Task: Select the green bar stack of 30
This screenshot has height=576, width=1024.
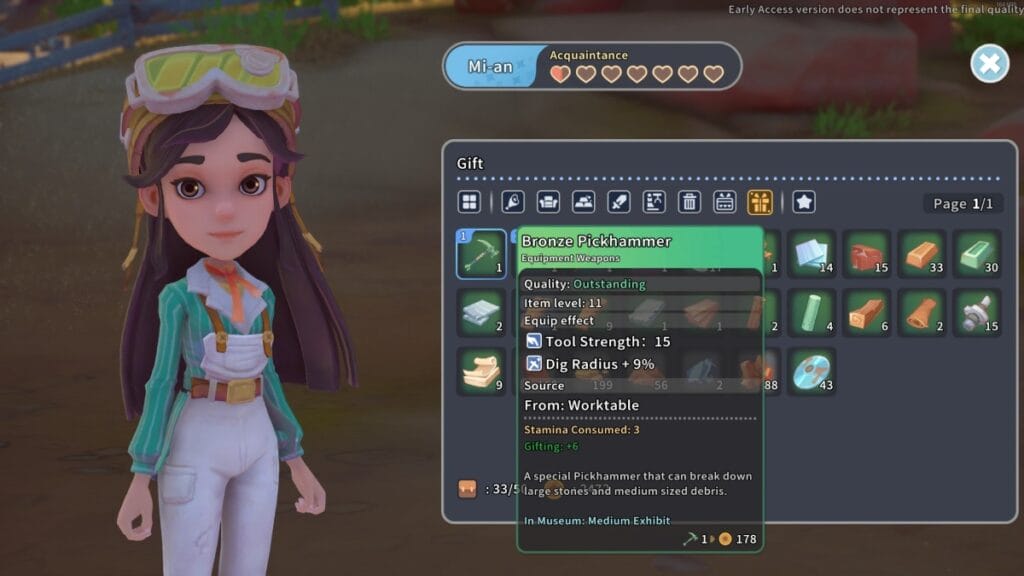Action: [976, 254]
